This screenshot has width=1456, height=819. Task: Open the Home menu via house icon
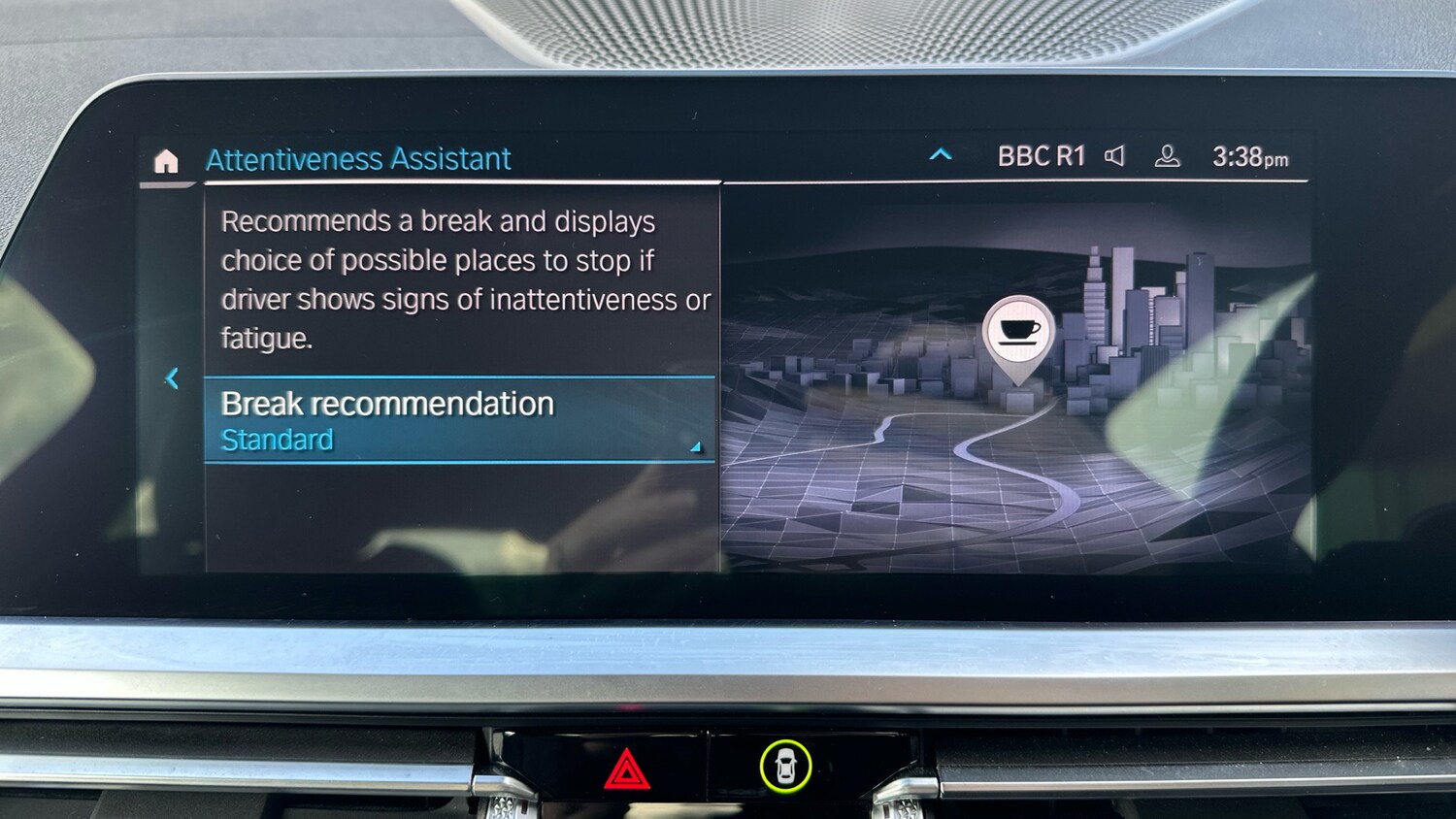pos(167,161)
